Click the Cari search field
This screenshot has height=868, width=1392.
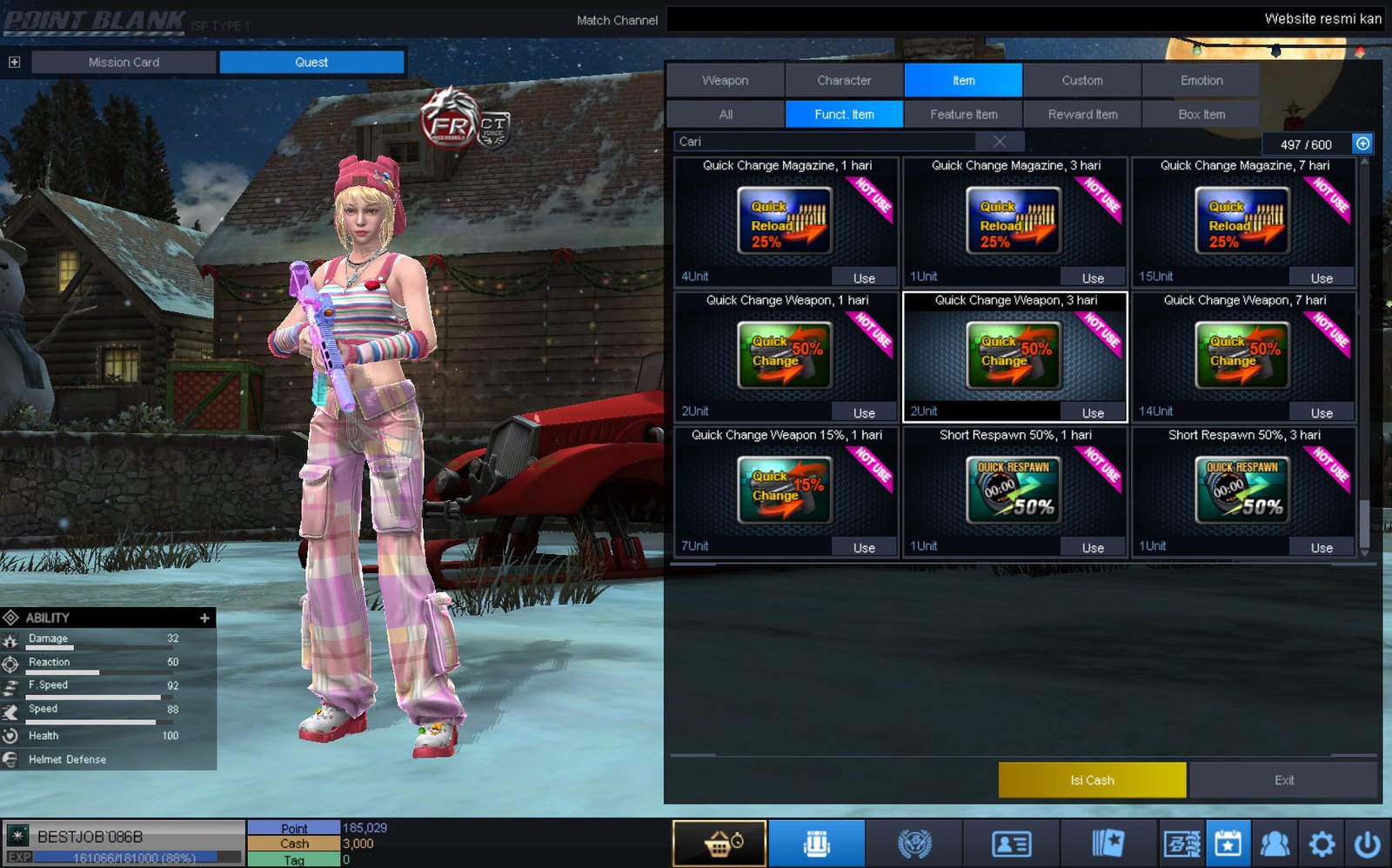(826, 142)
